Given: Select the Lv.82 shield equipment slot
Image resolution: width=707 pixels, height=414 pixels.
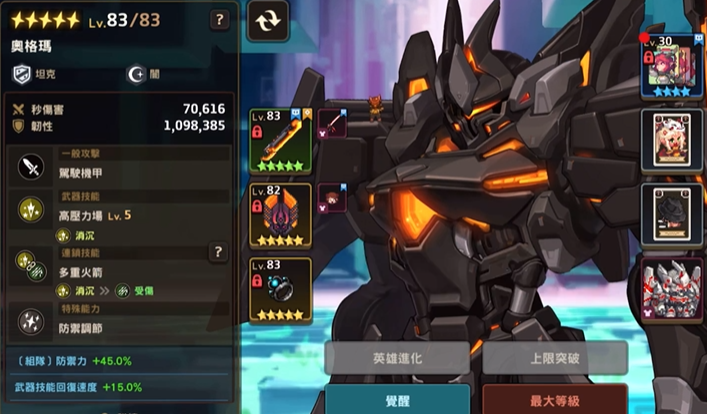Looking at the screenshot, I should coord(280,215).
